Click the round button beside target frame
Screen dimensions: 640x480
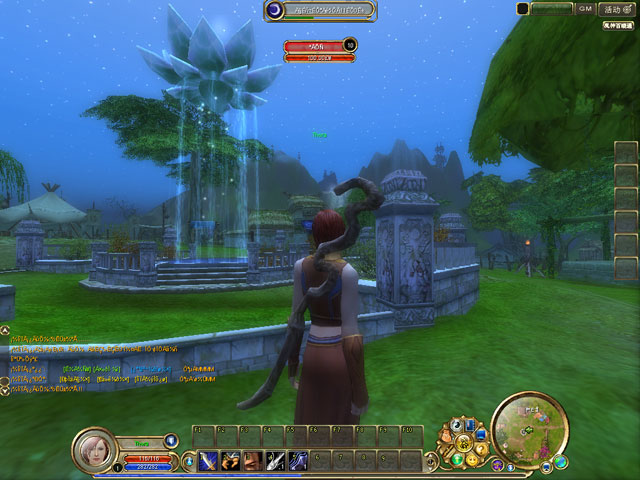pyautogui.click(x=350, y=44)
